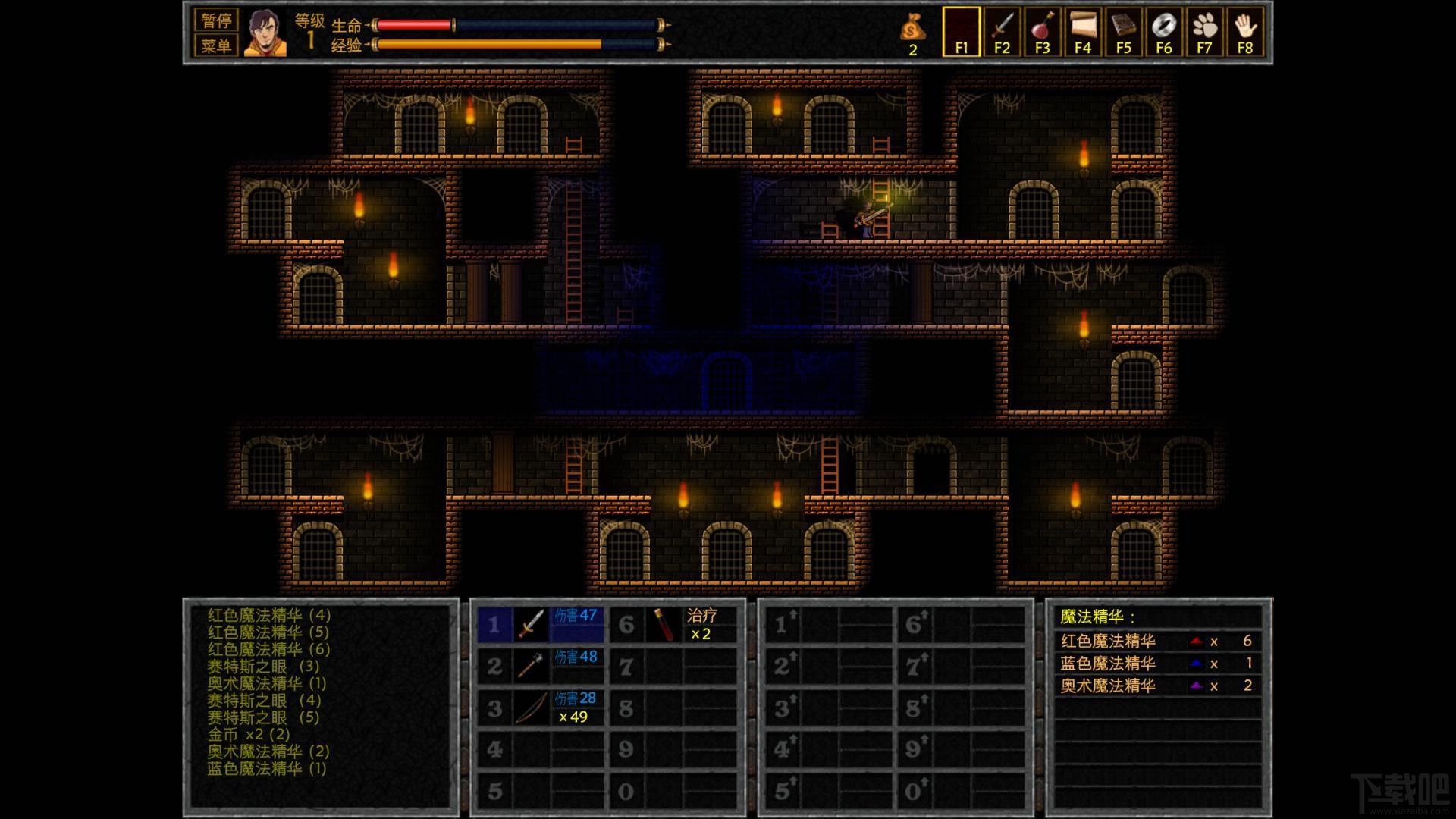Equip the mace in hotbar slot 2

click(532, 666)
